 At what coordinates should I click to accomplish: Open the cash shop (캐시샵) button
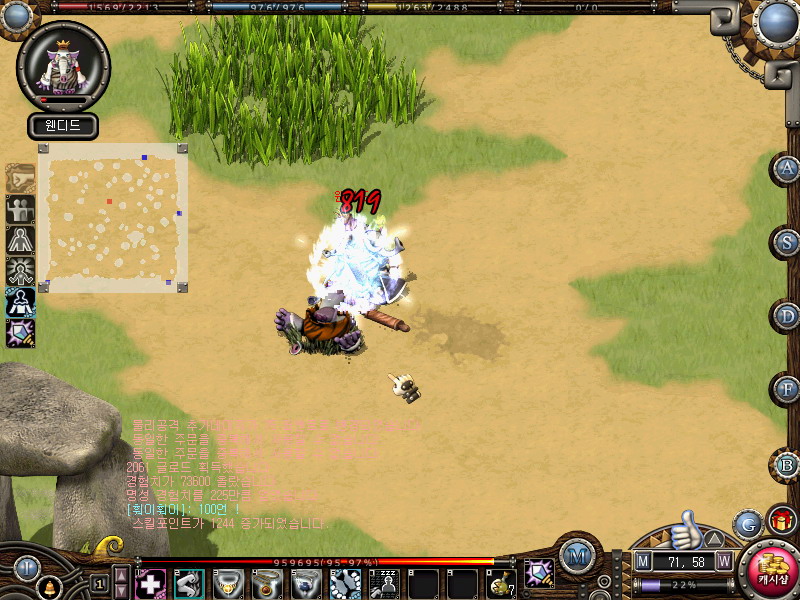click(771, 574)
